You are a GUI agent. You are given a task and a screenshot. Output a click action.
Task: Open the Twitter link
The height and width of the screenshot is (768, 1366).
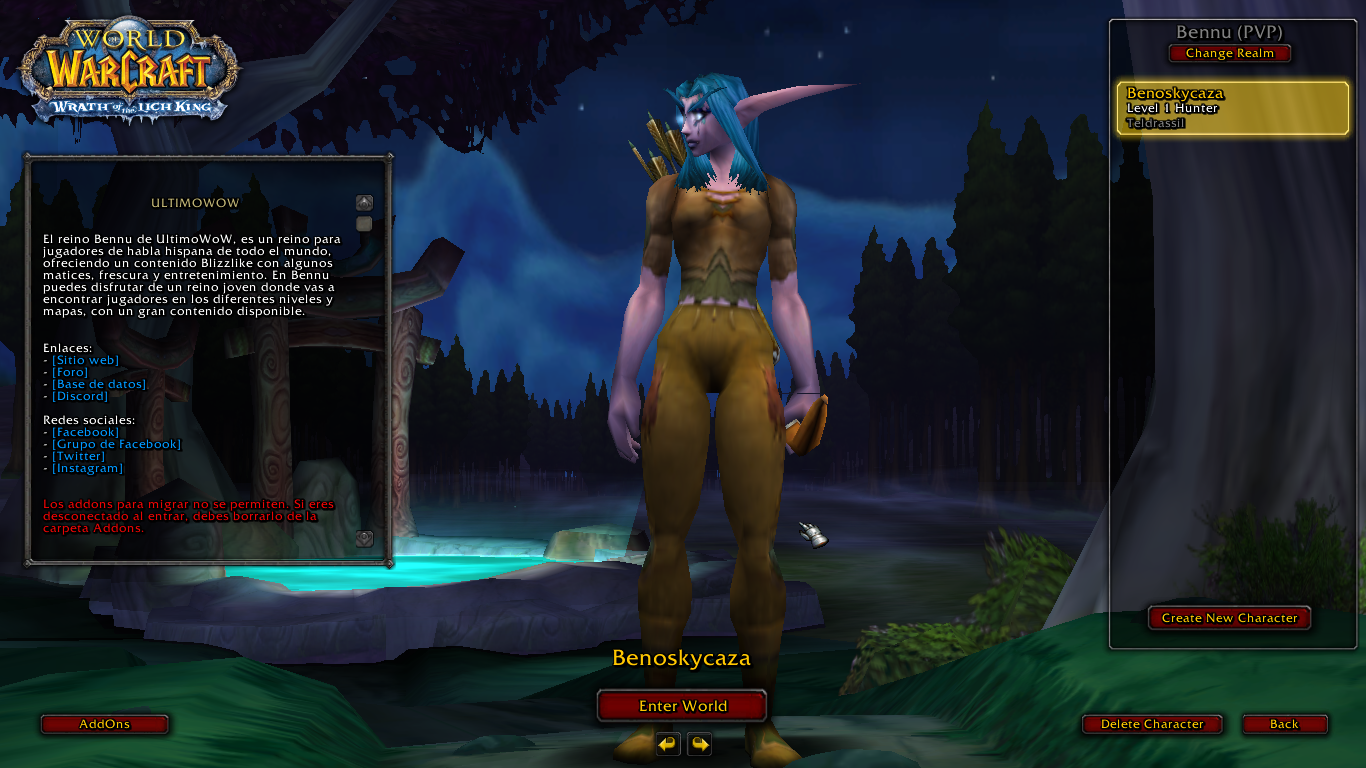(x=78, y=456)
